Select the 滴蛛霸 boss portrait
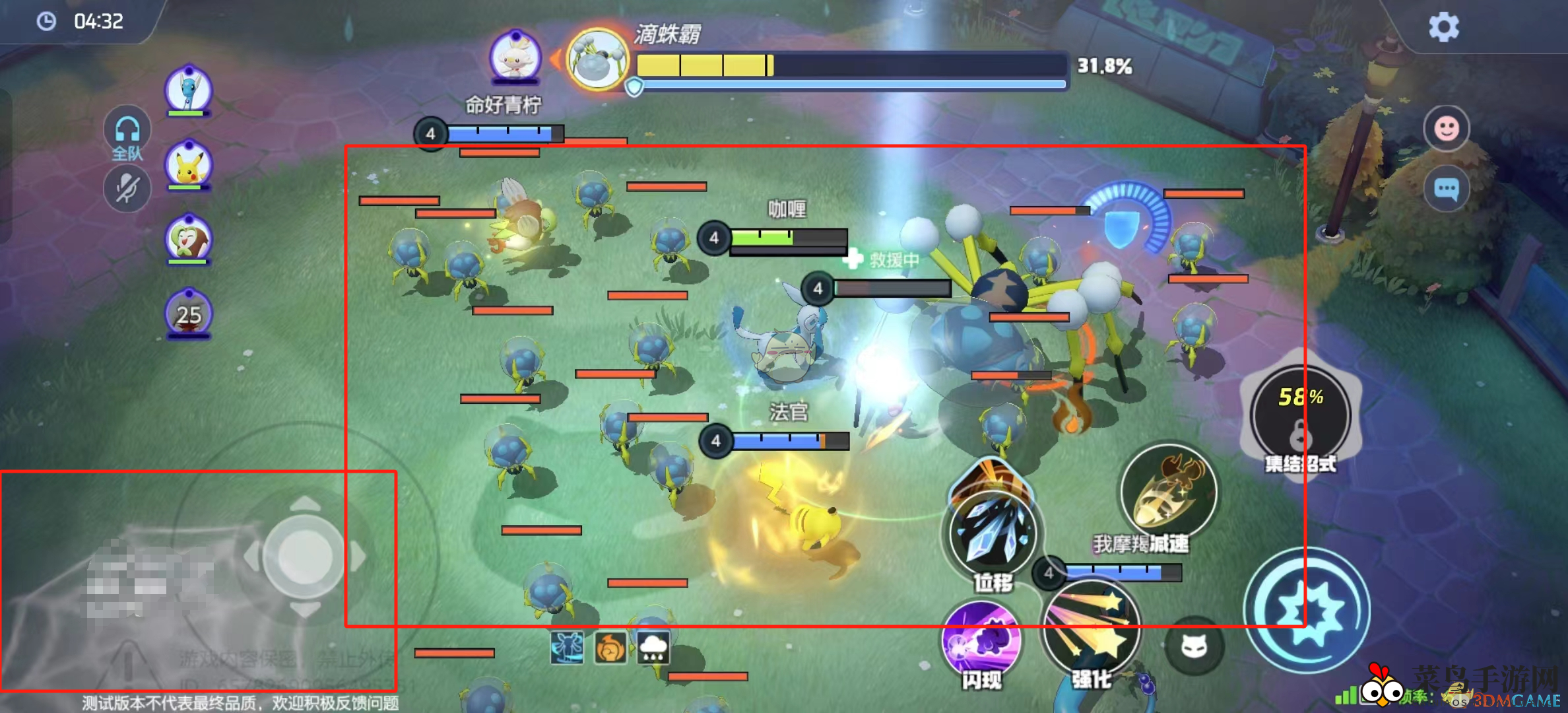Image resolution: width=1568 pixels, height=713 pixels. point(598,61)
